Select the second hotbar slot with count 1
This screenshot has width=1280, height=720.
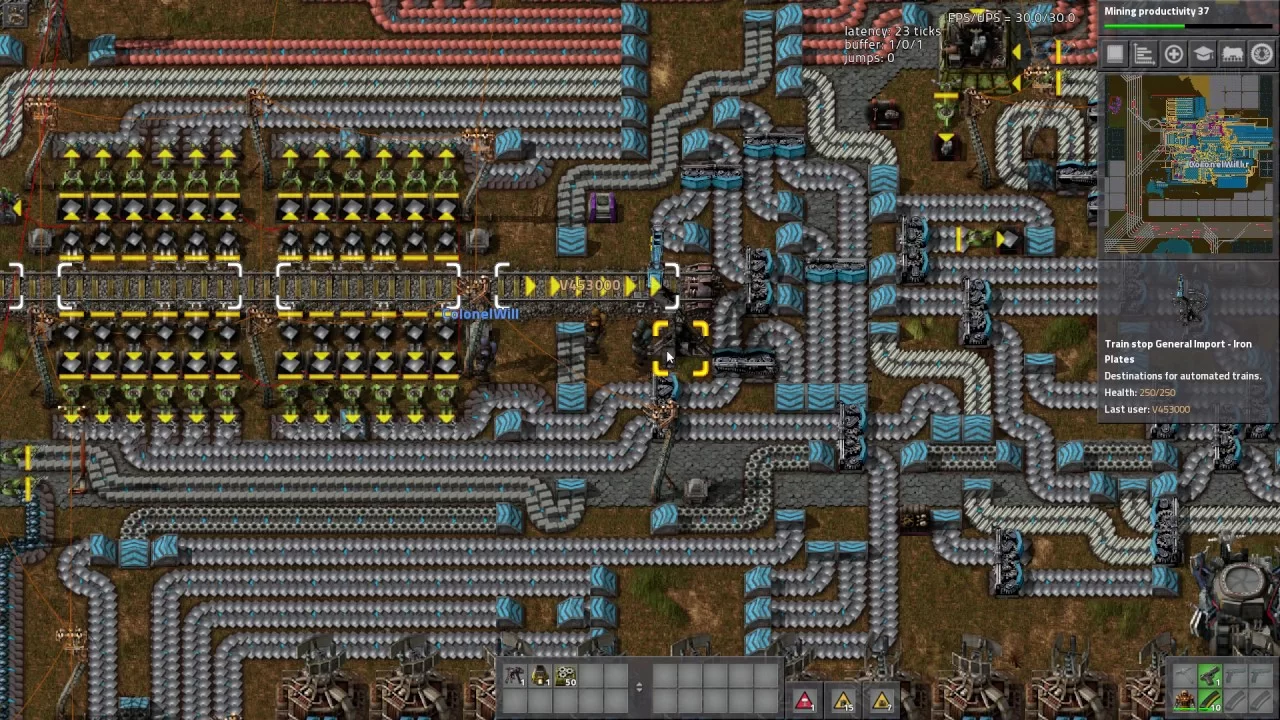(540, 677)
